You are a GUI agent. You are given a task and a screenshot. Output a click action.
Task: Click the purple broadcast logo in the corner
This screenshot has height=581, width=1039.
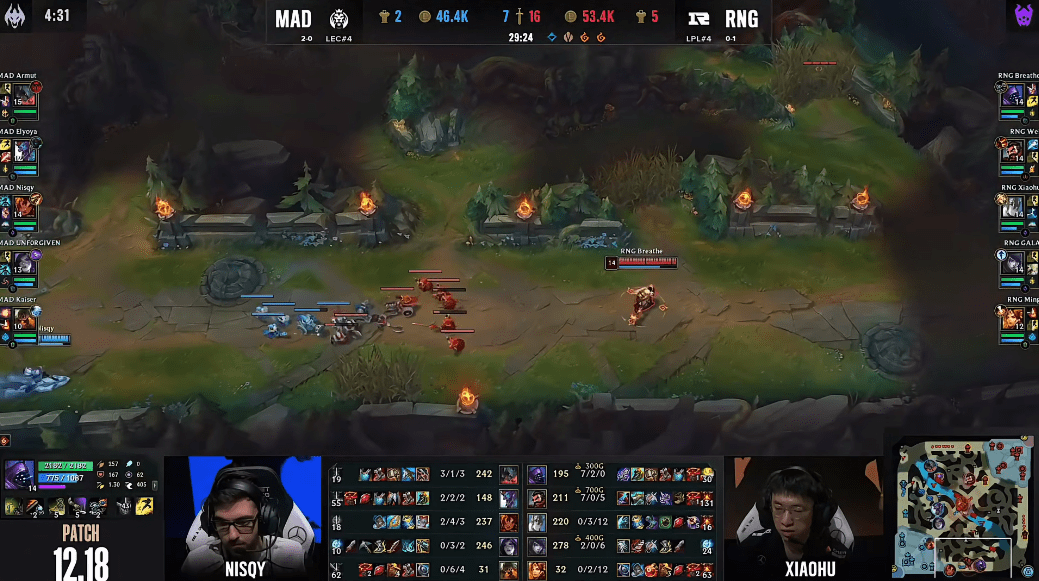click(1020, 15)
